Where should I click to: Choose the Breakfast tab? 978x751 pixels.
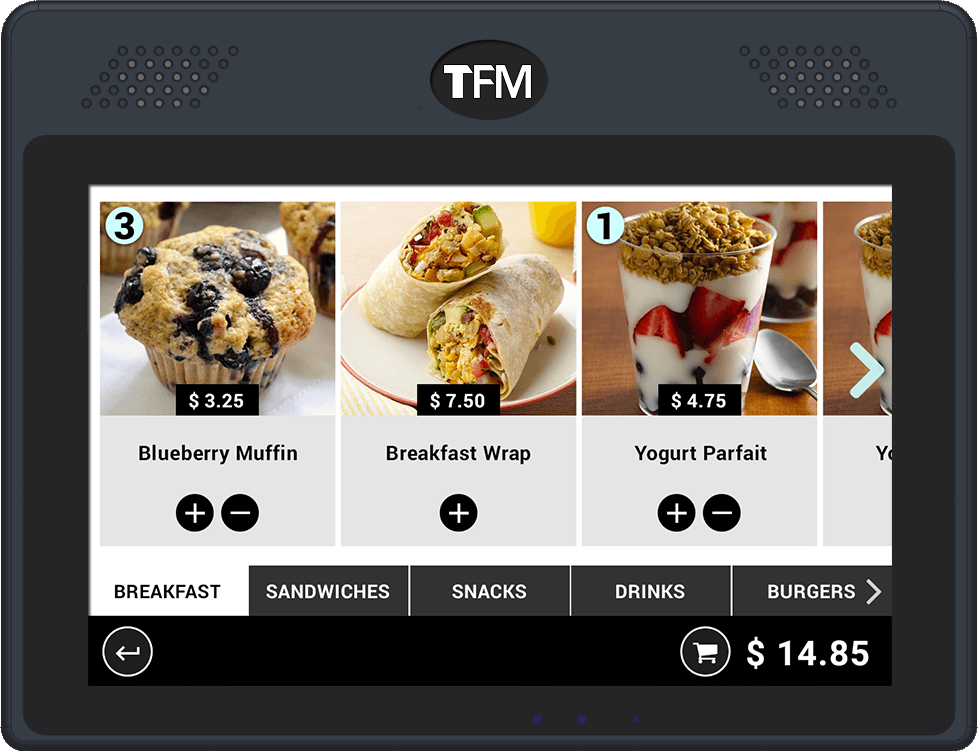click(x=167, y=591)
